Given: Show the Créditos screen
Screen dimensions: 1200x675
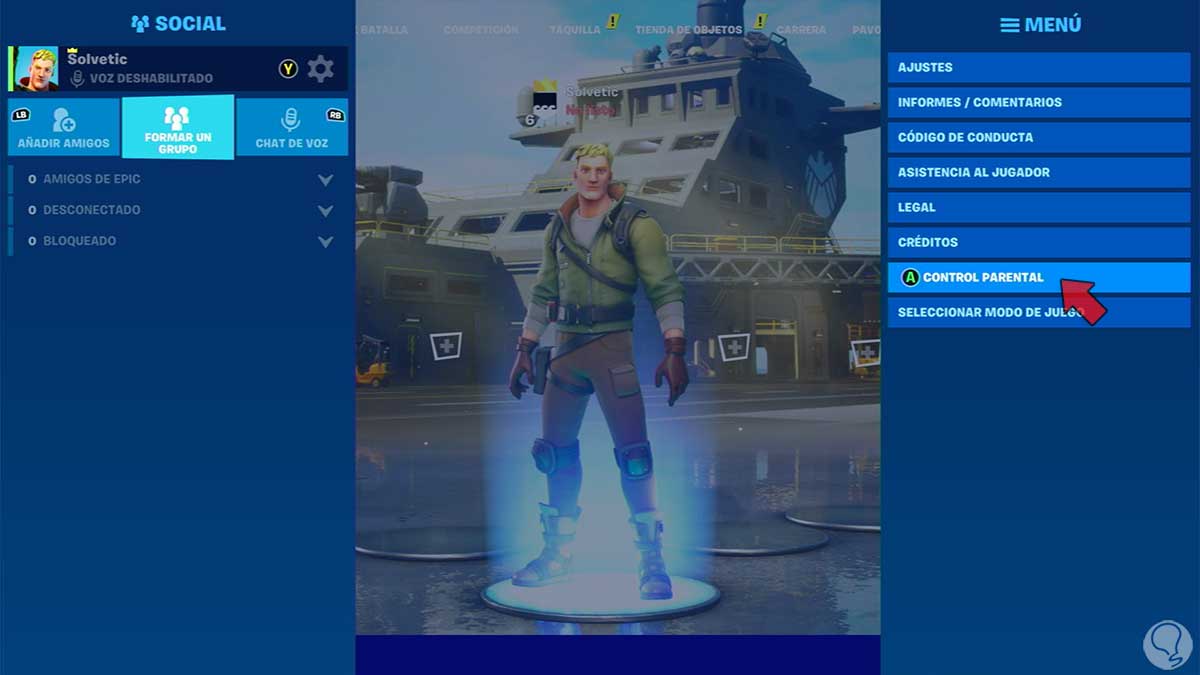Looking at the screenshot, I should point(1038,243).
